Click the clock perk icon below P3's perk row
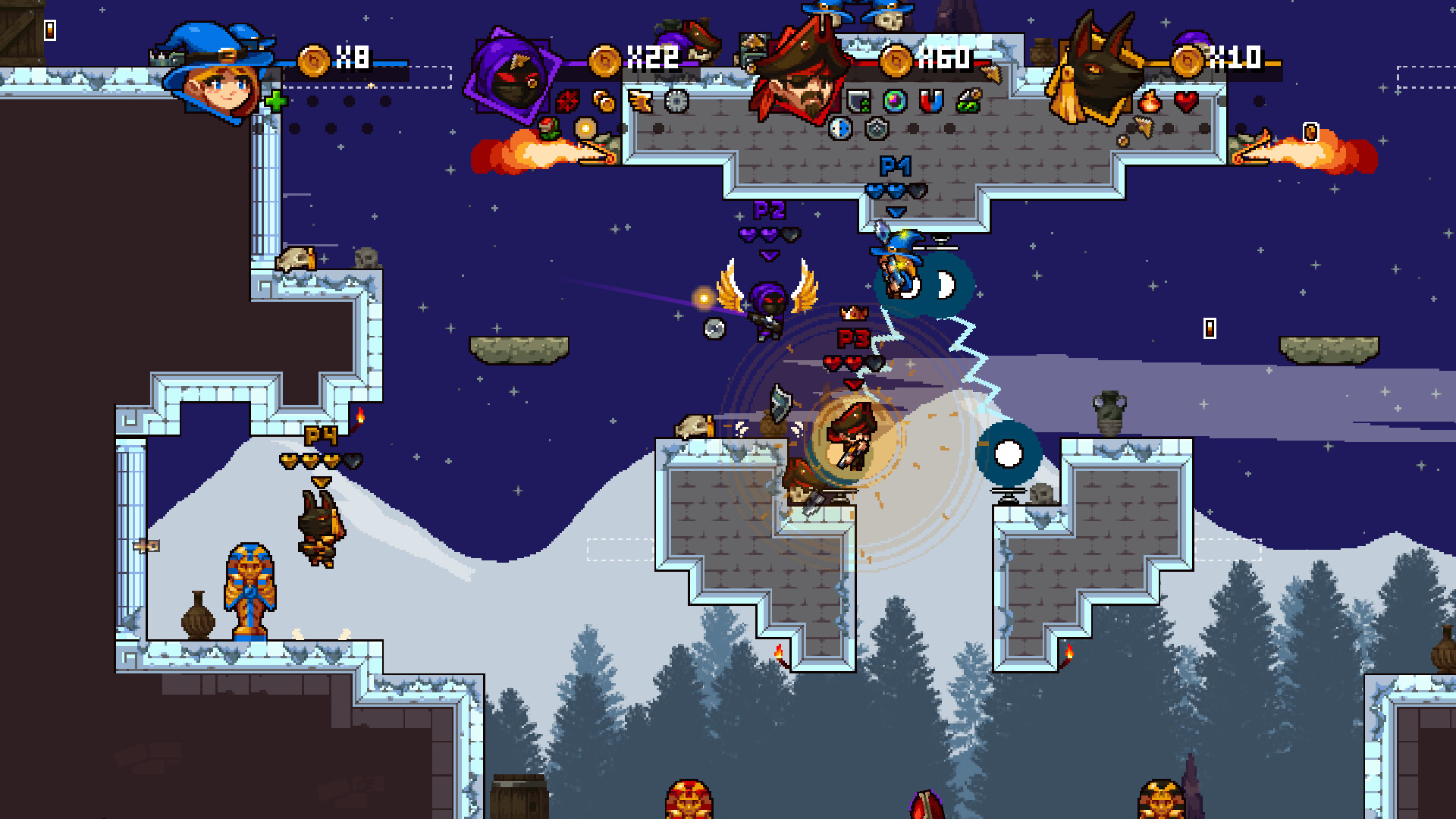The height and width of the screenshot is (819, 1456). point(841,129)
